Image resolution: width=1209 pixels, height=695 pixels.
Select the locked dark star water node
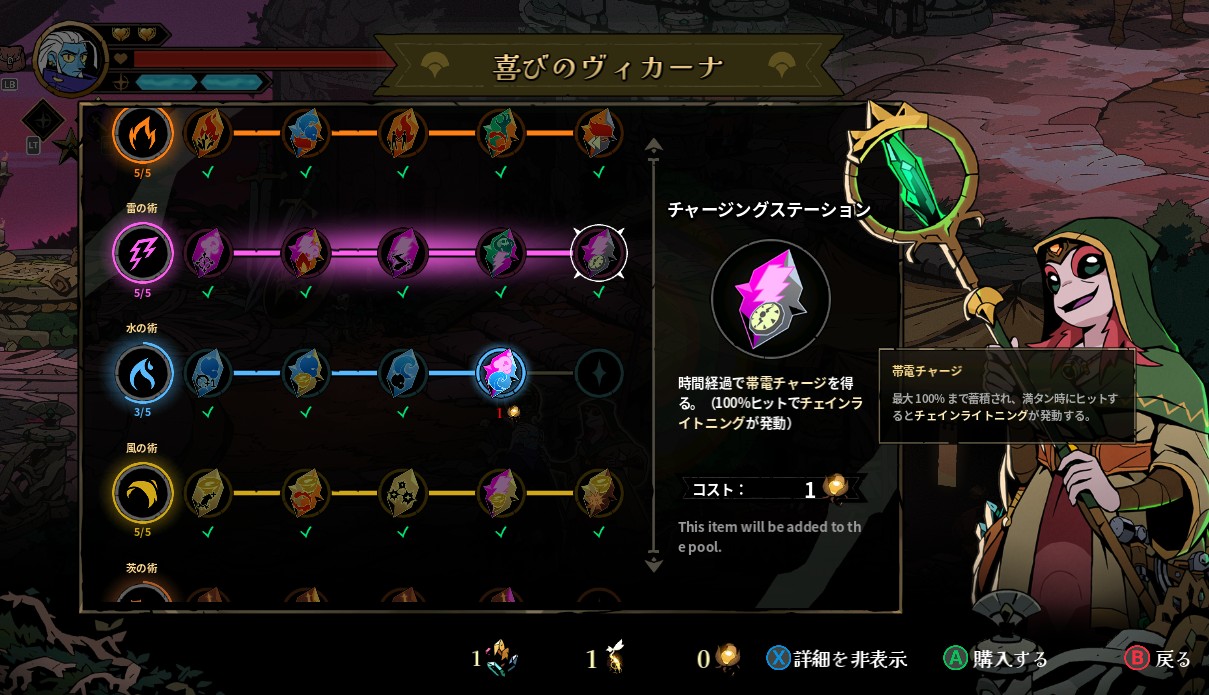(598, 373)
